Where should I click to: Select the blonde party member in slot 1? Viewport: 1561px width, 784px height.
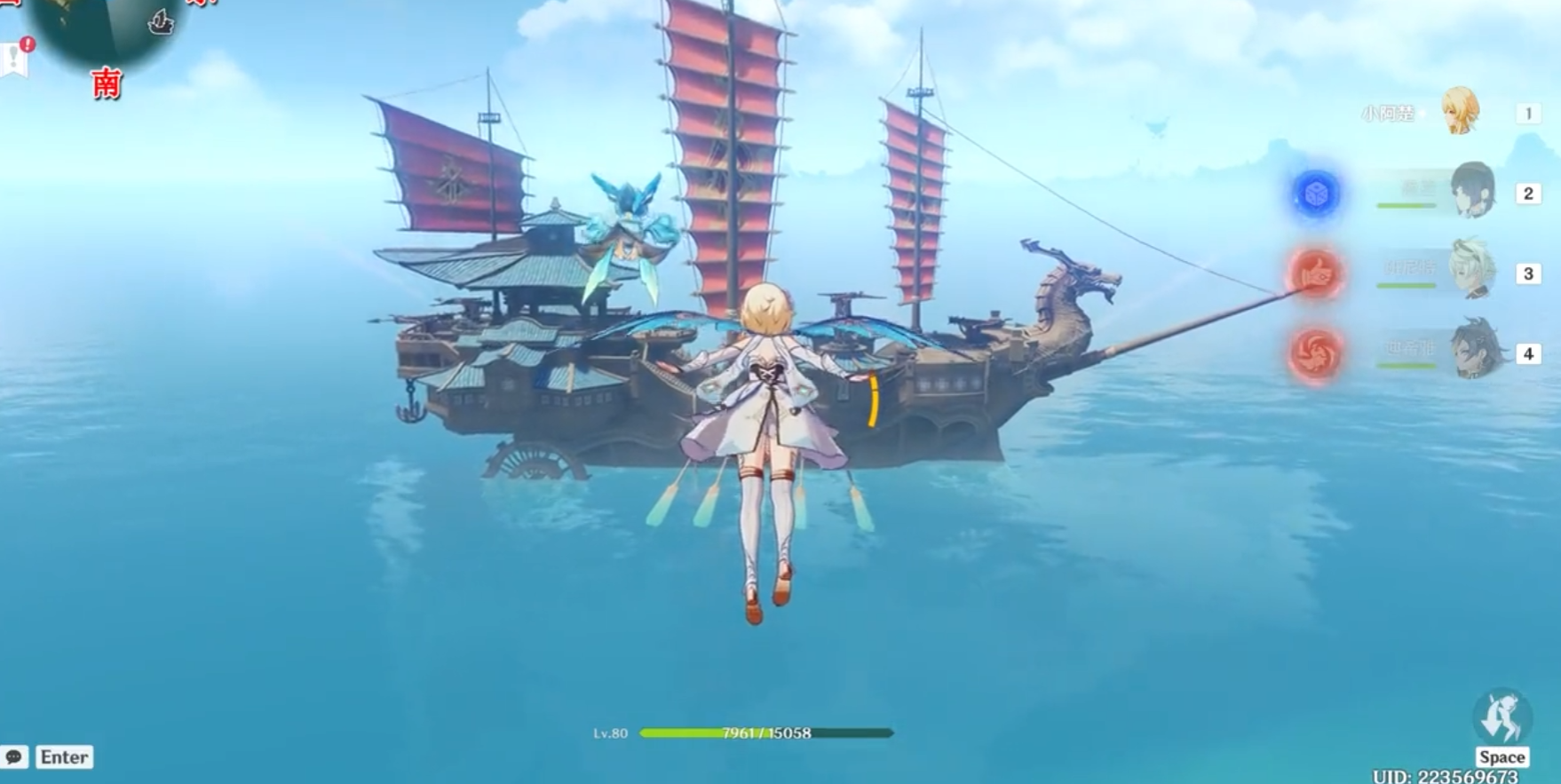[1460, 111]
